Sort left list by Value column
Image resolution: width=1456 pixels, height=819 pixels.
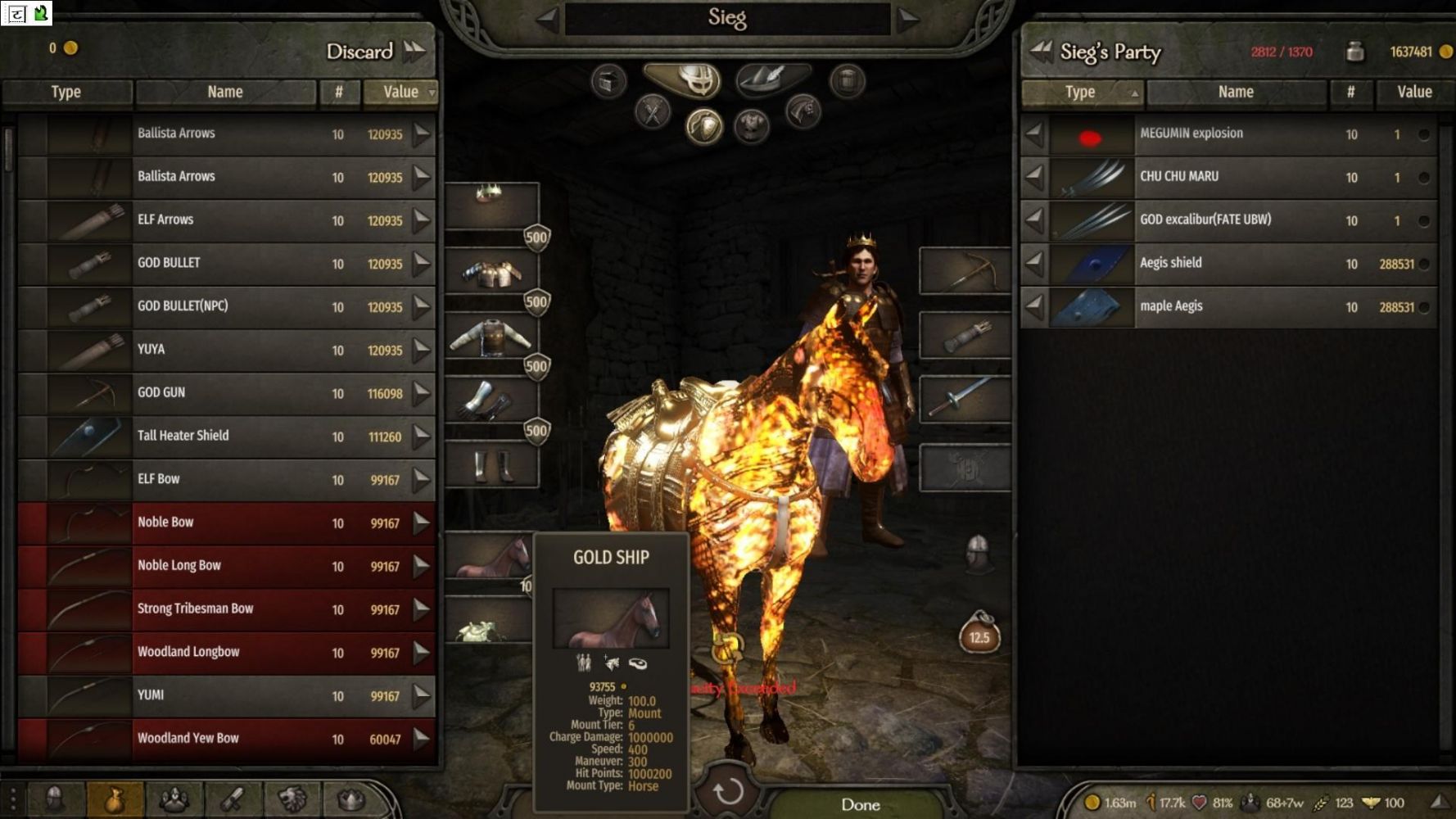[401, 92]
